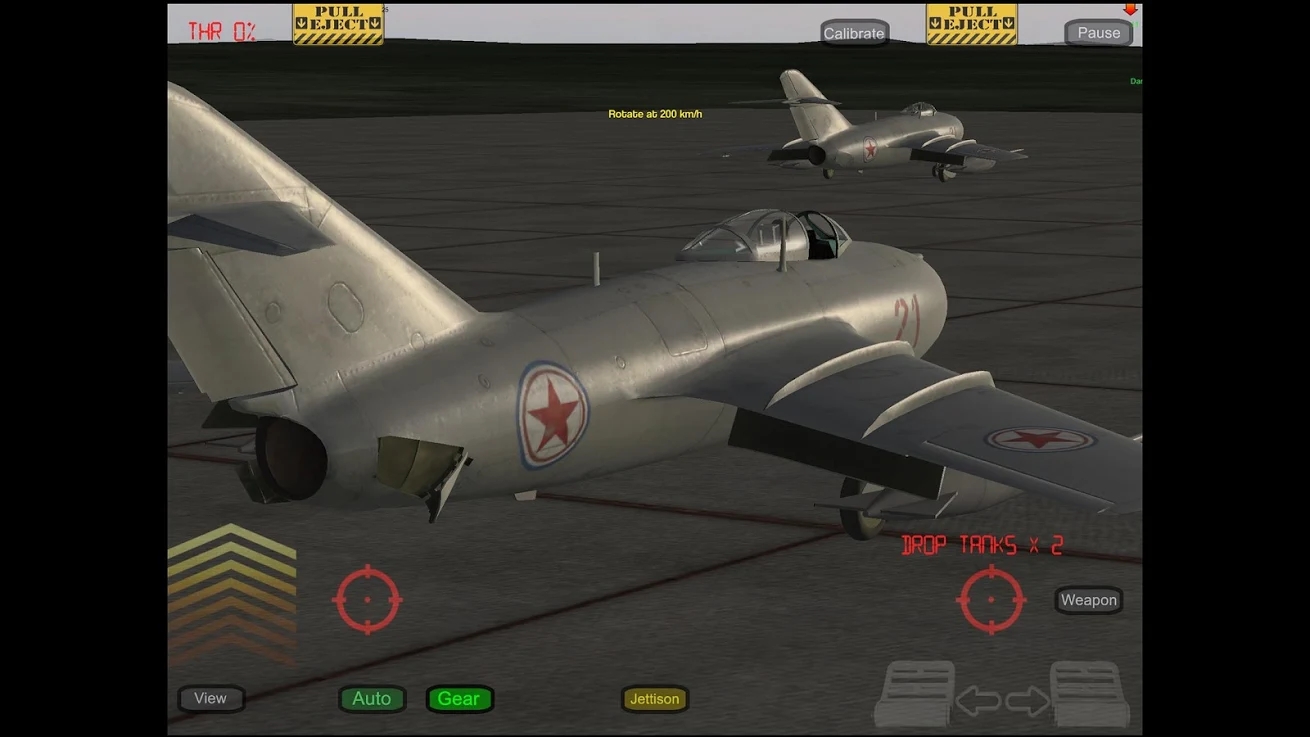
Task: Jettison the drop tanks
Action: pos(655,698)
